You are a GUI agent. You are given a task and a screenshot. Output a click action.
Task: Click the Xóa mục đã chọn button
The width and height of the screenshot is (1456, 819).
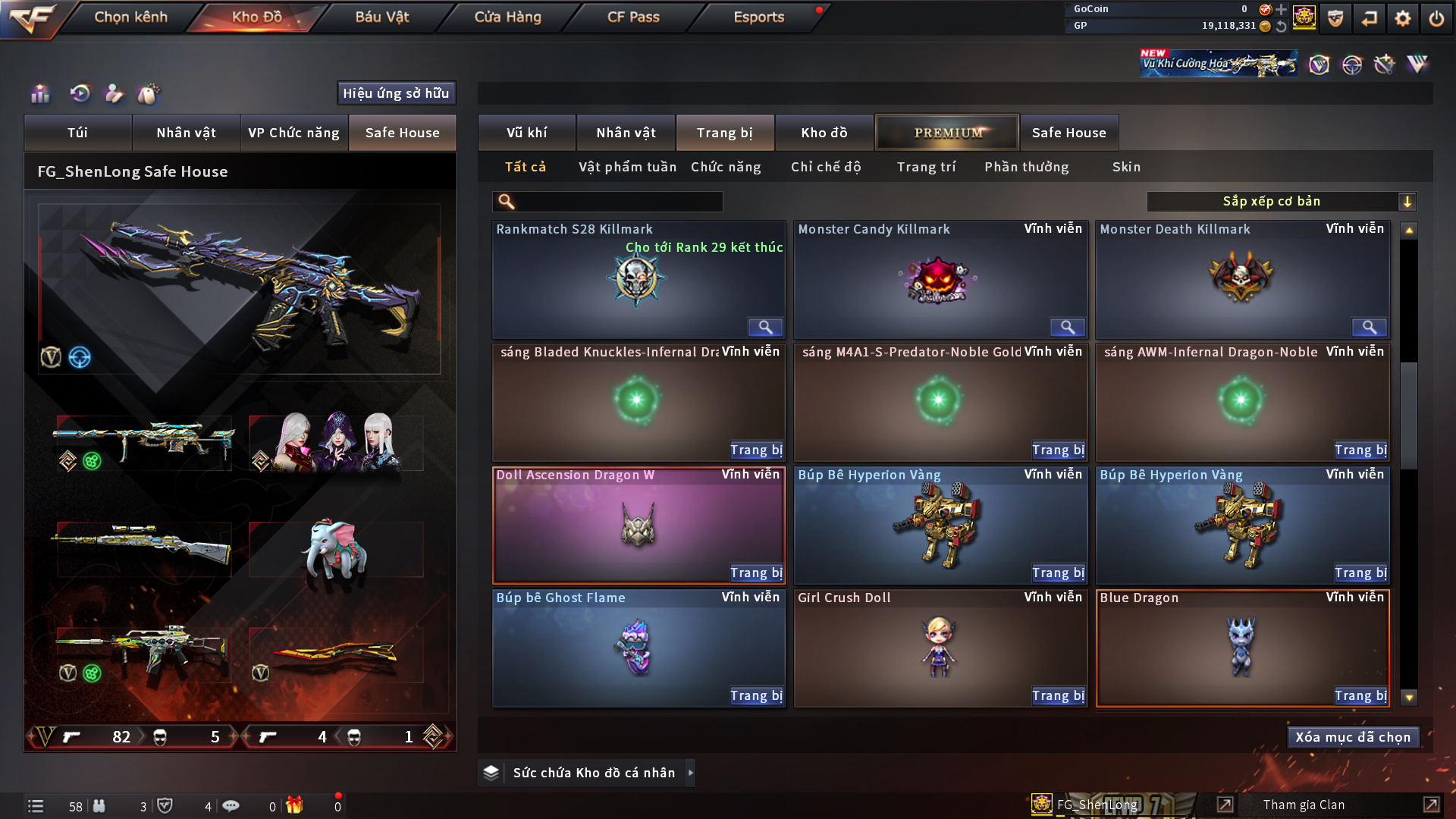click(1353, 737)
